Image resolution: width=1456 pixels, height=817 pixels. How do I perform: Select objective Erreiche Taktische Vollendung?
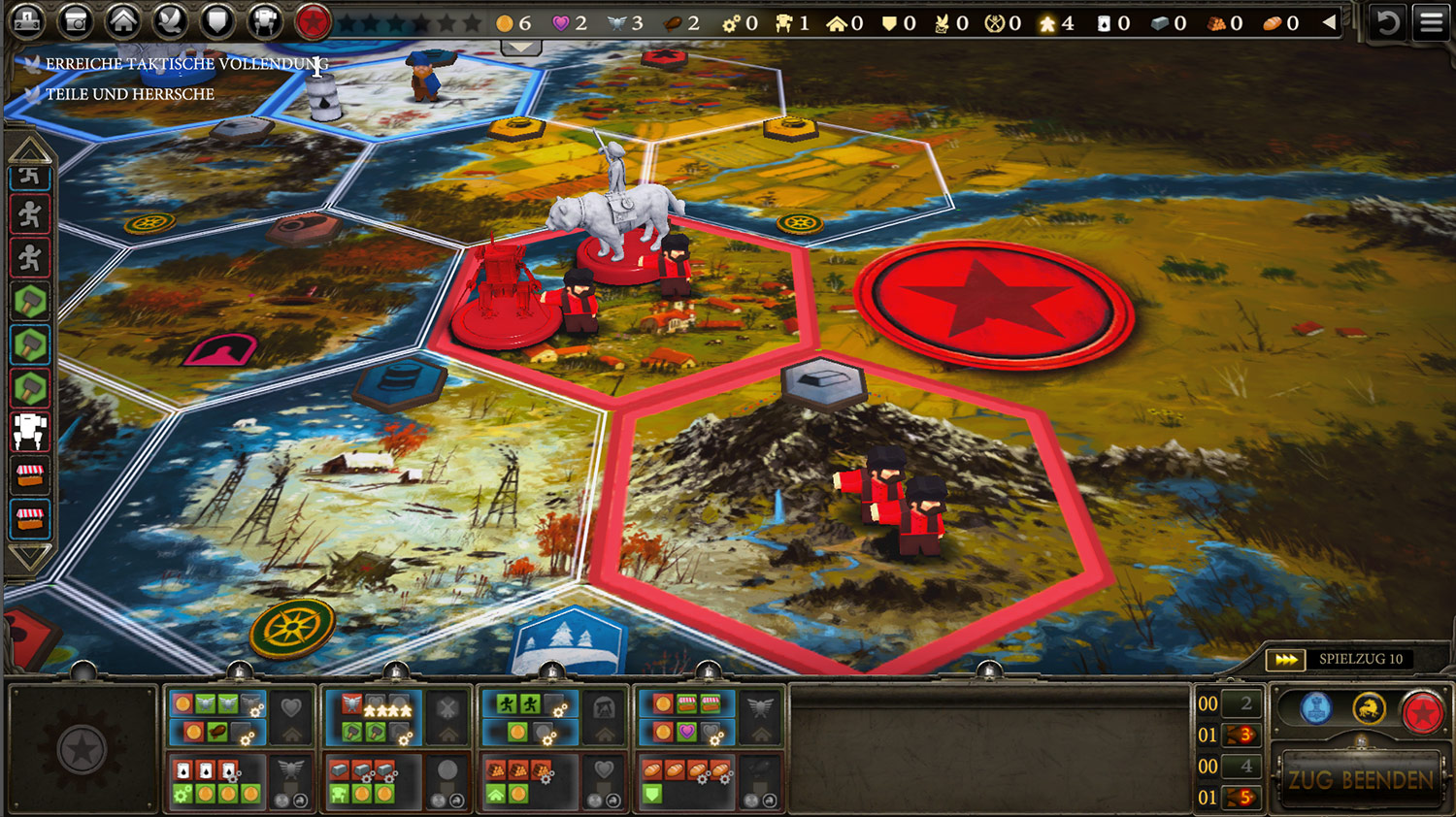coord(186,64)
